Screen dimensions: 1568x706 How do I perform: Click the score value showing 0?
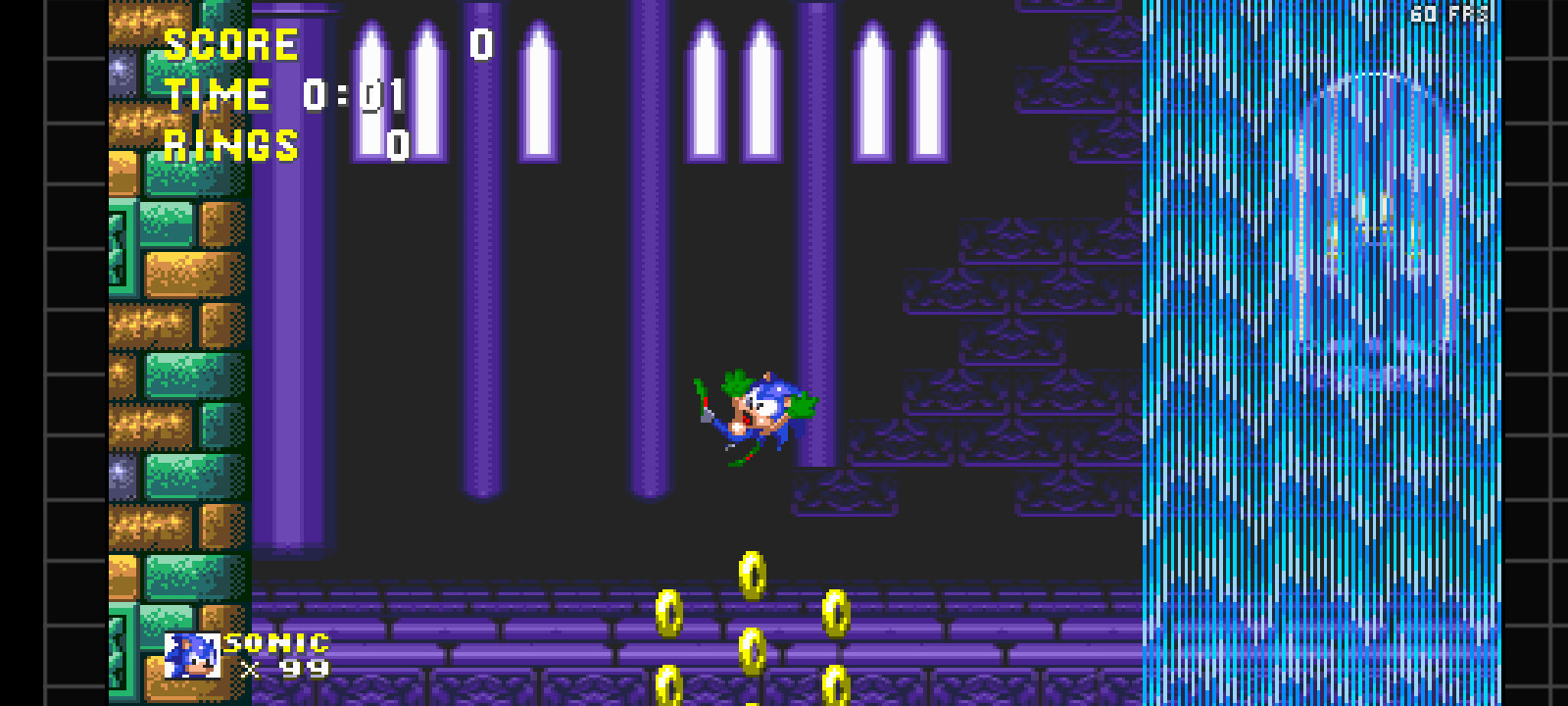[482, 43]
